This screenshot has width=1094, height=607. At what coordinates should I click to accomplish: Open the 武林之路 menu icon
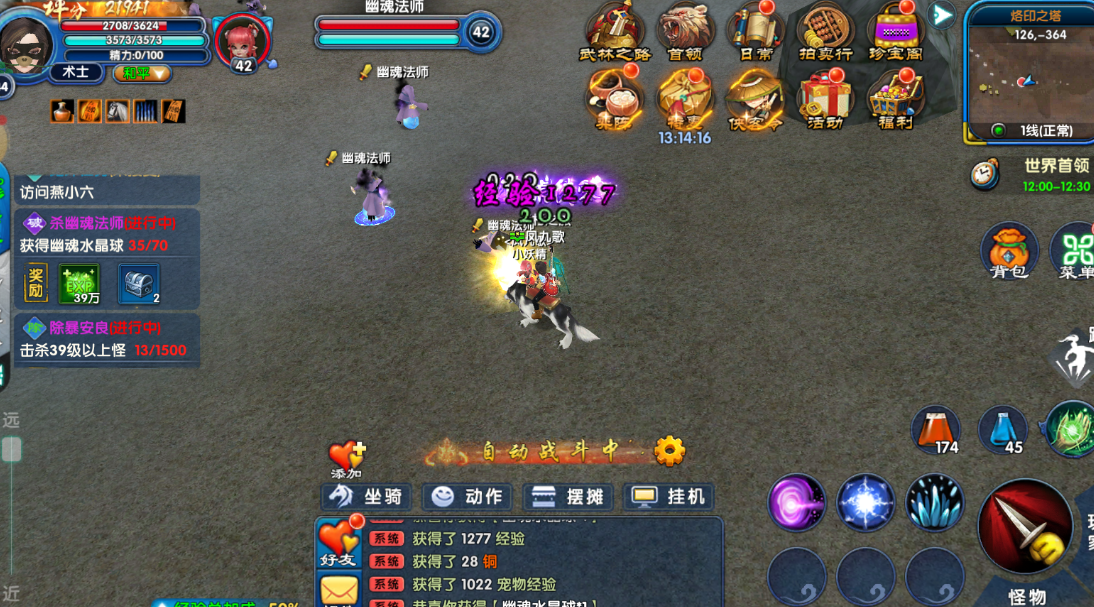(x=614, y=32)
